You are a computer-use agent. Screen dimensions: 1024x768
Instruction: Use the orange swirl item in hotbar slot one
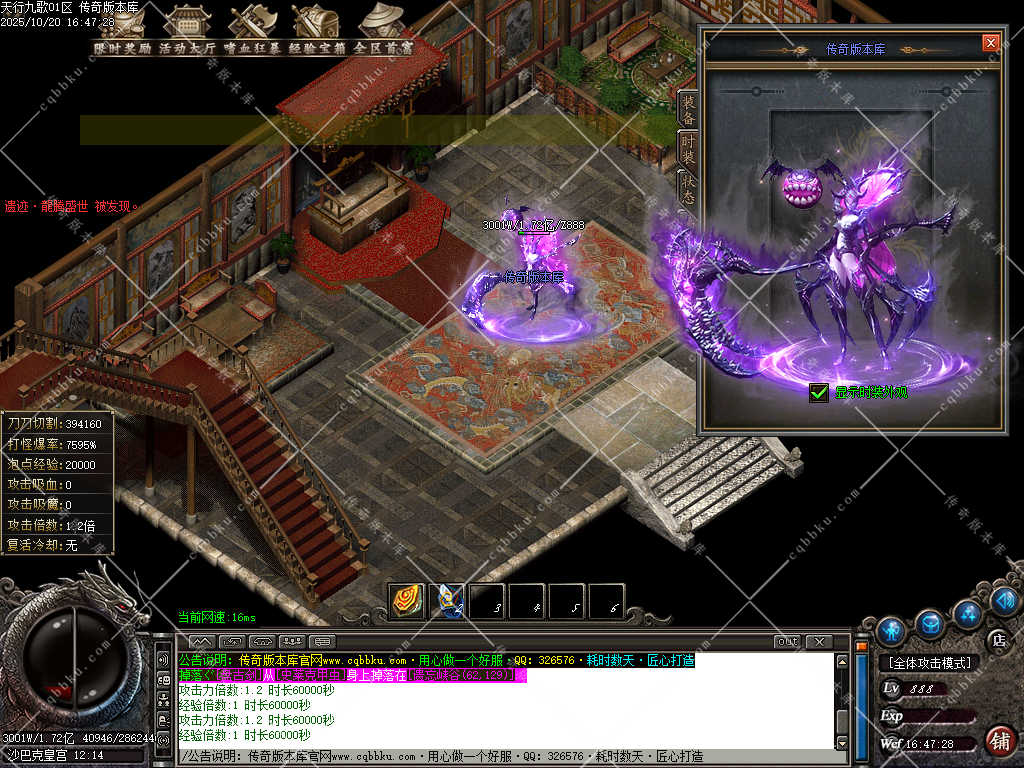(x=405, y=600)
